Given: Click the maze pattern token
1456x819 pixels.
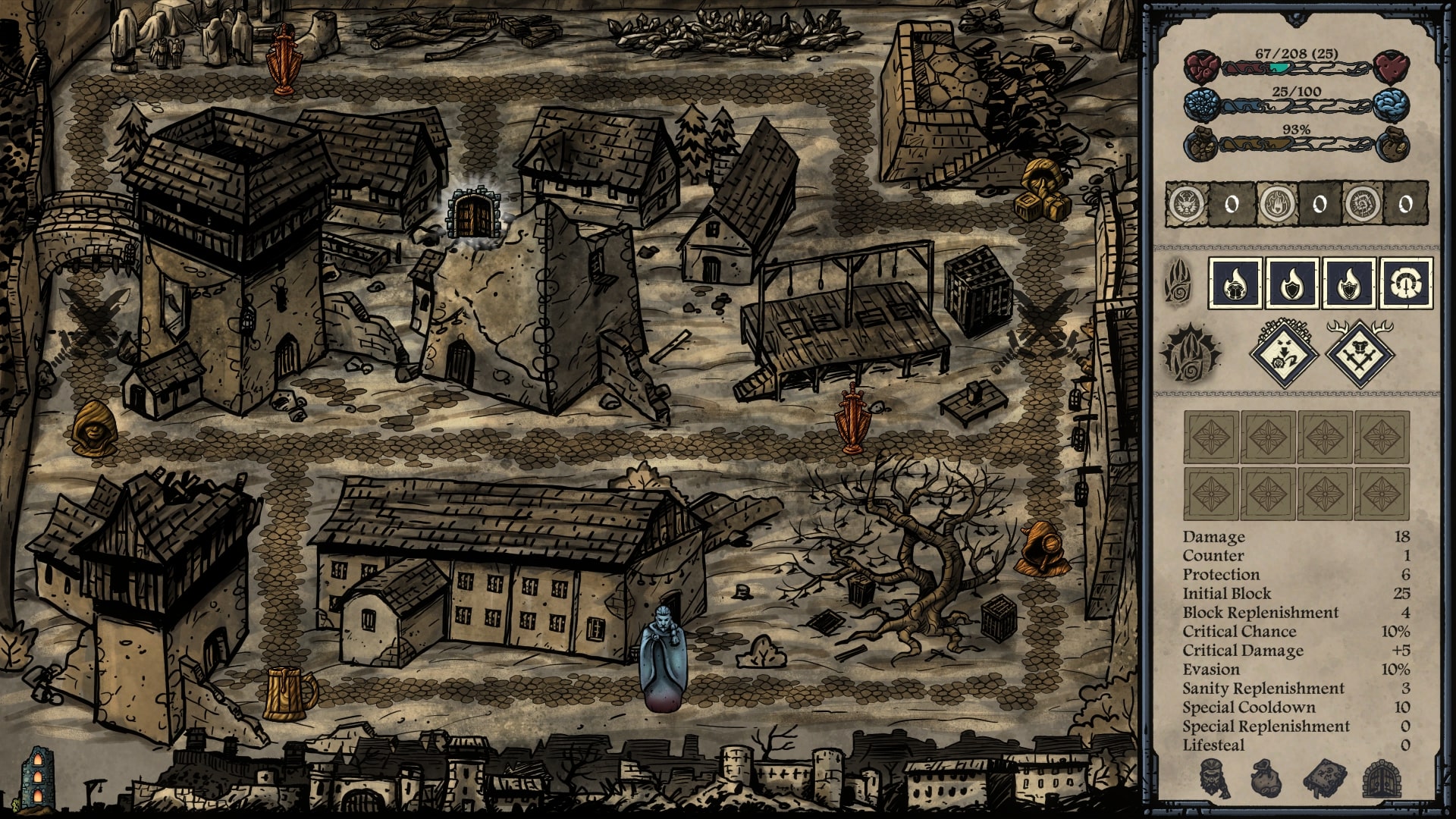Looking at the screenshot, I should pos(1362,203).
